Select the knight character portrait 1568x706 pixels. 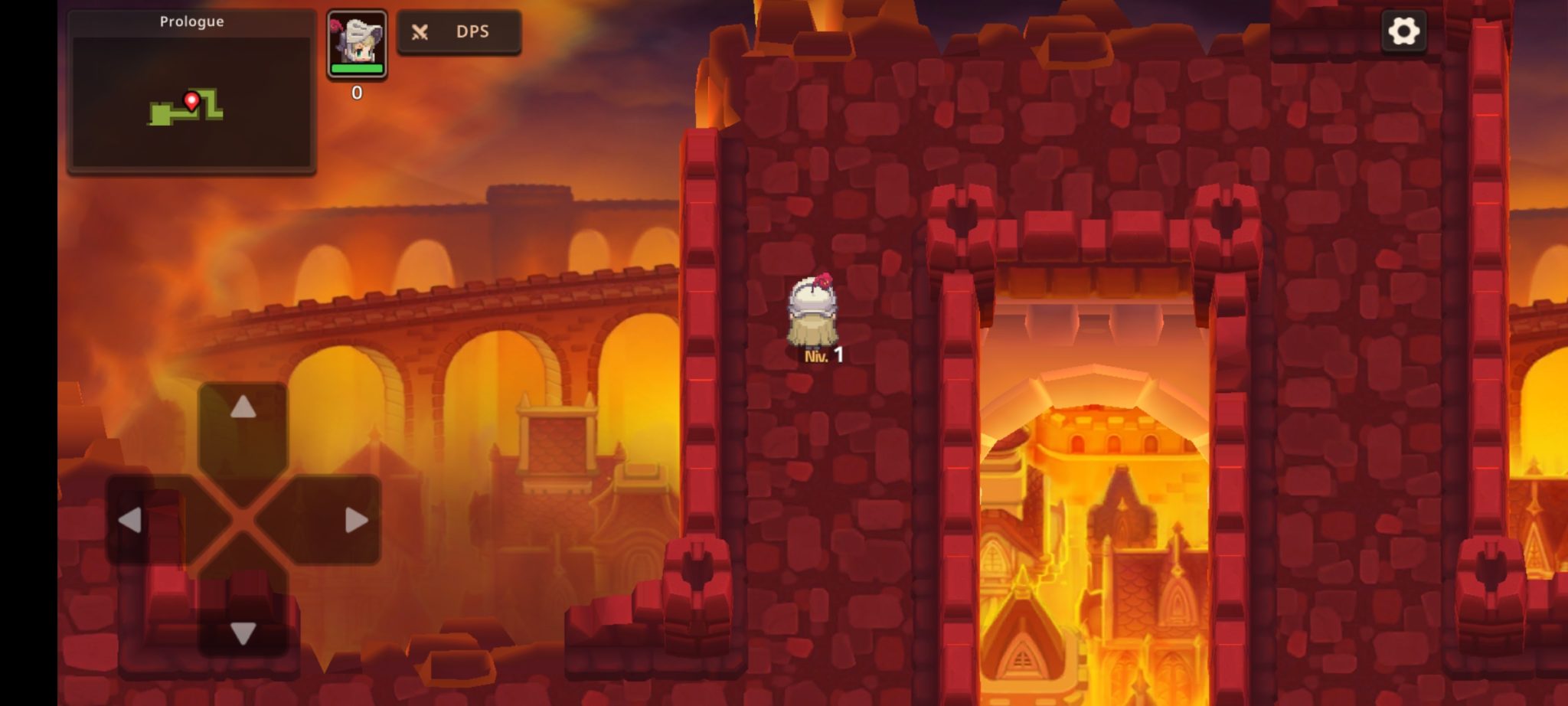(x=357, y=44)
